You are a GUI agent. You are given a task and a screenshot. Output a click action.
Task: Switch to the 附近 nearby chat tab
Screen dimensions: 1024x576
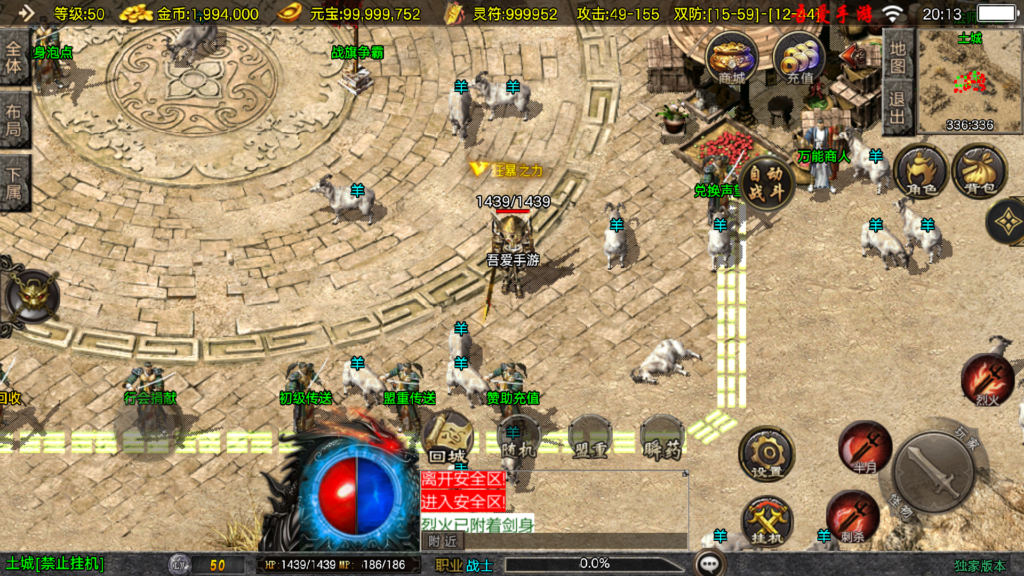click(441, 541)
